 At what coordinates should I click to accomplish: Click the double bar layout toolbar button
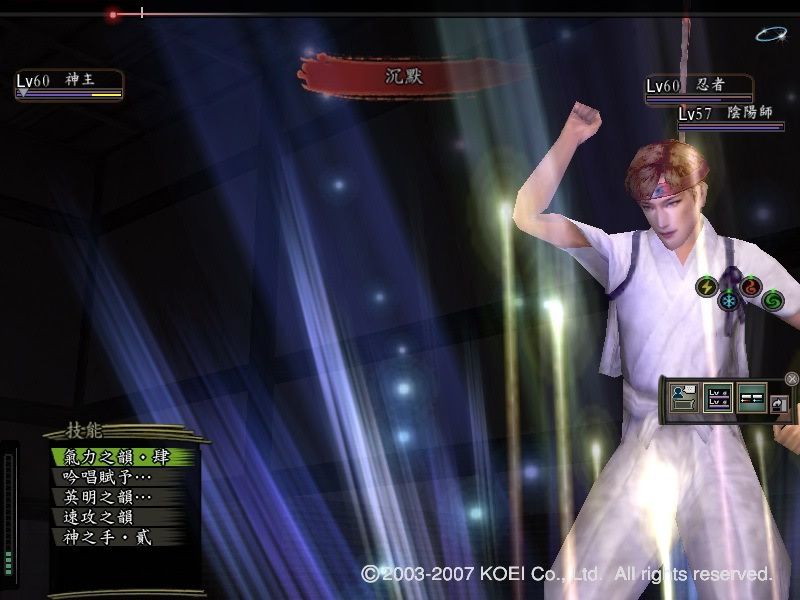pyautogui.click(x=751, y=398)
